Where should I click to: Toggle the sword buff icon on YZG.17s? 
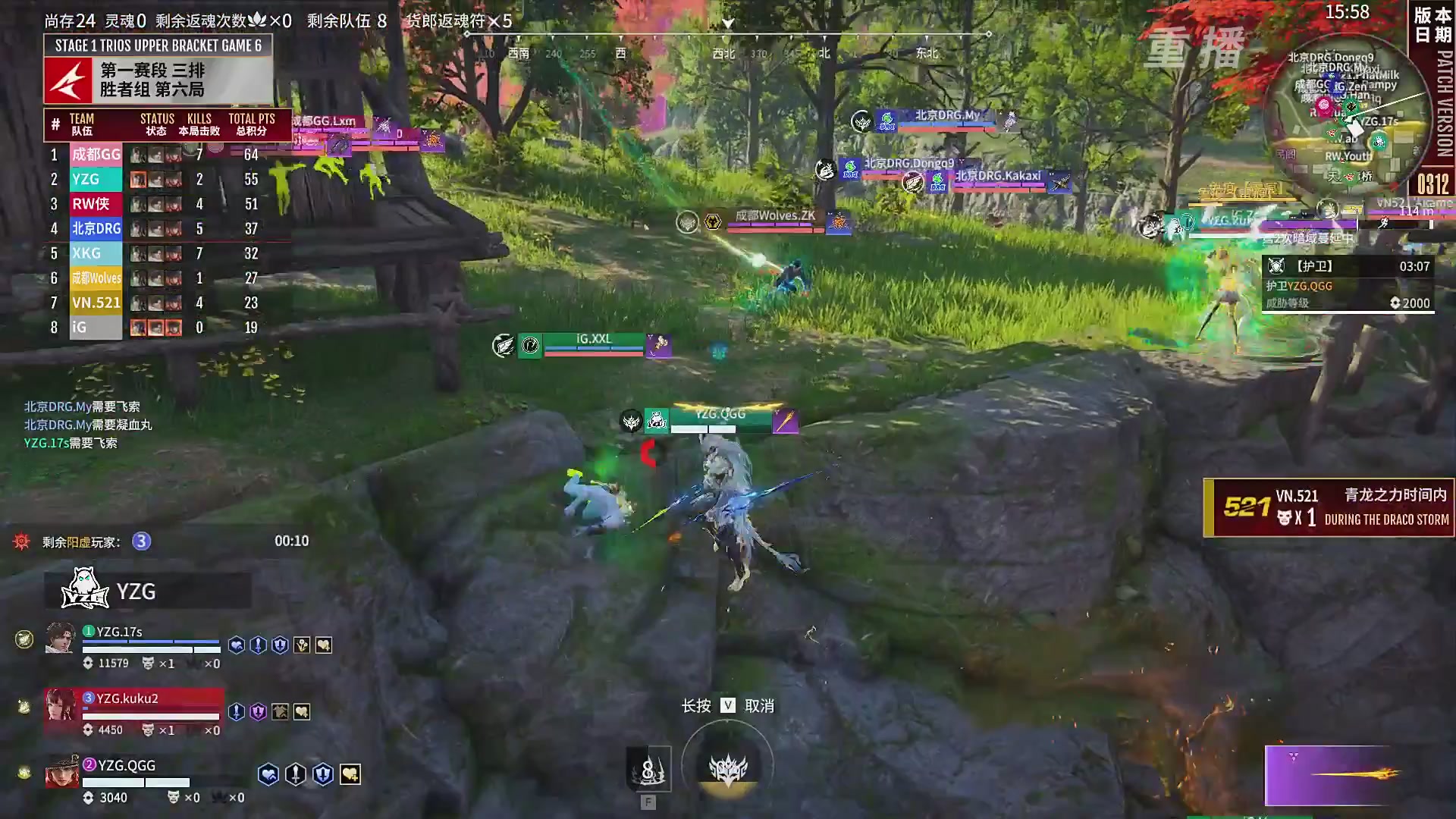[x=257, y=645]
